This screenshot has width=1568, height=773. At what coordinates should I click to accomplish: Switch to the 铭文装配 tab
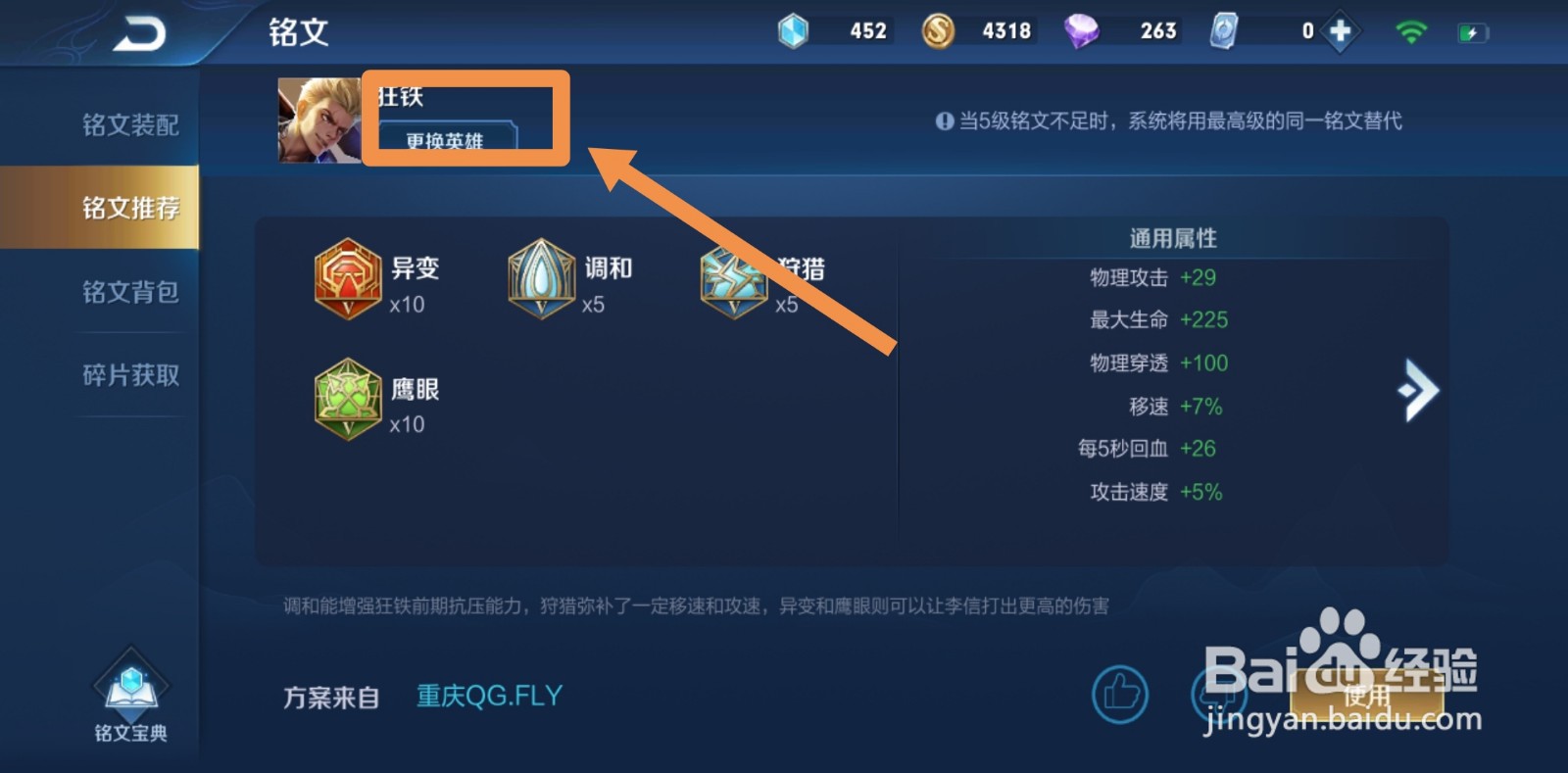130,124
